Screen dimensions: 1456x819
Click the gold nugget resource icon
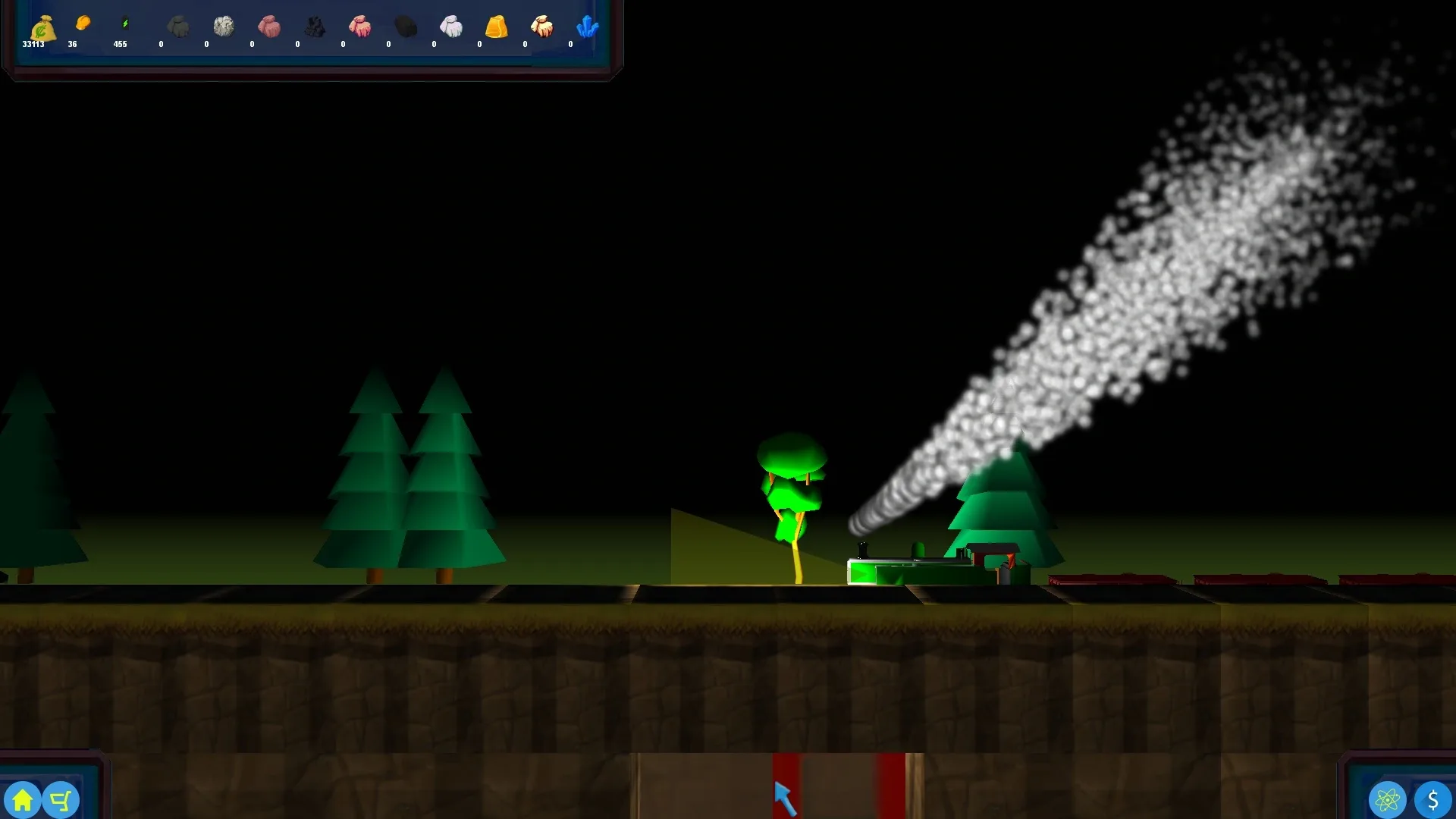click(85, 23)
